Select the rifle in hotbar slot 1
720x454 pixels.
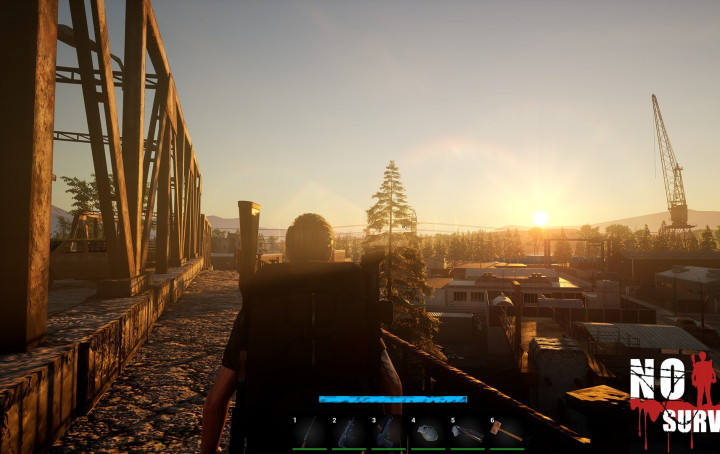[310, 432]
